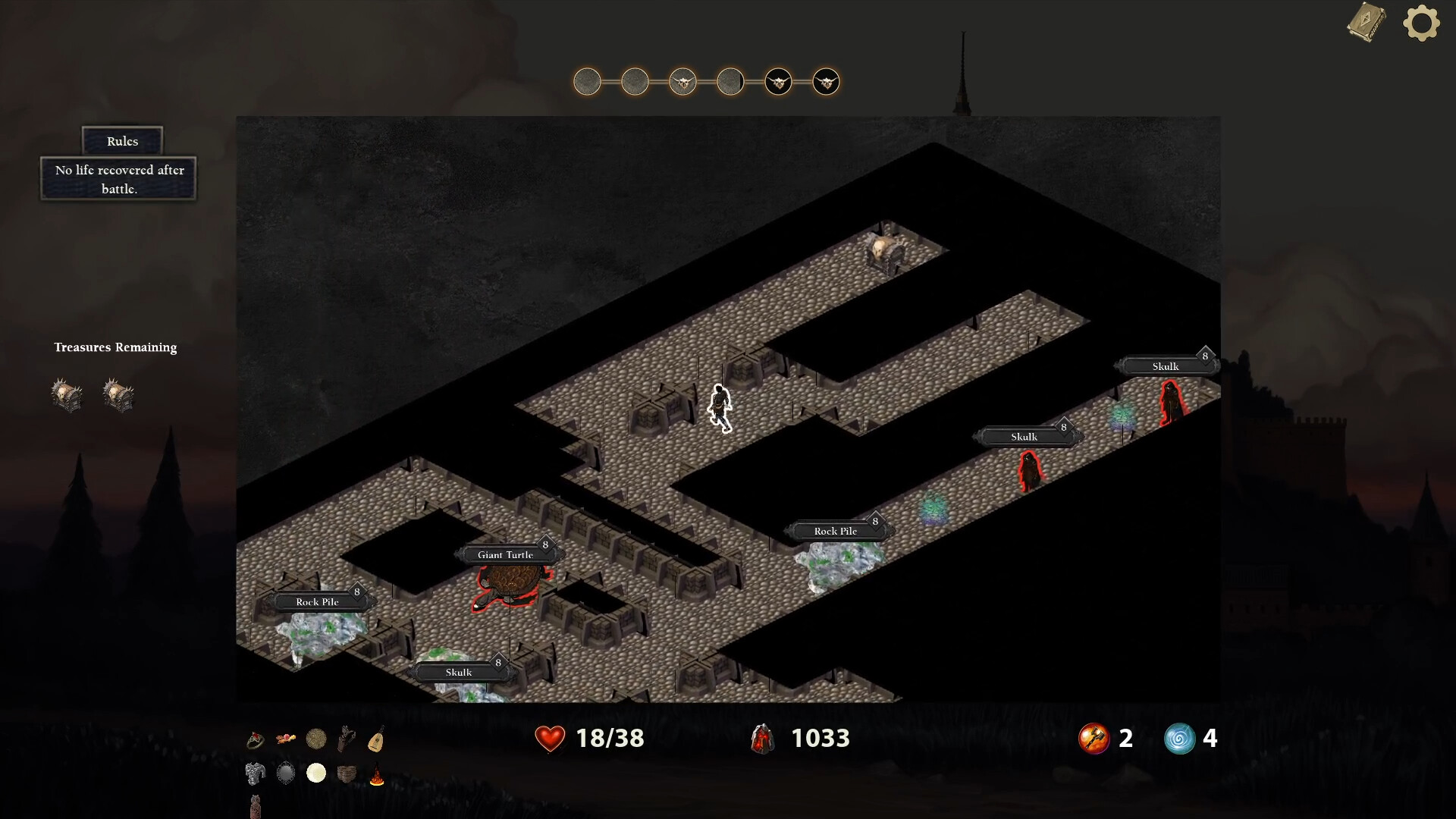Select the armor chestplate inventory item

[x=254, y=773]
